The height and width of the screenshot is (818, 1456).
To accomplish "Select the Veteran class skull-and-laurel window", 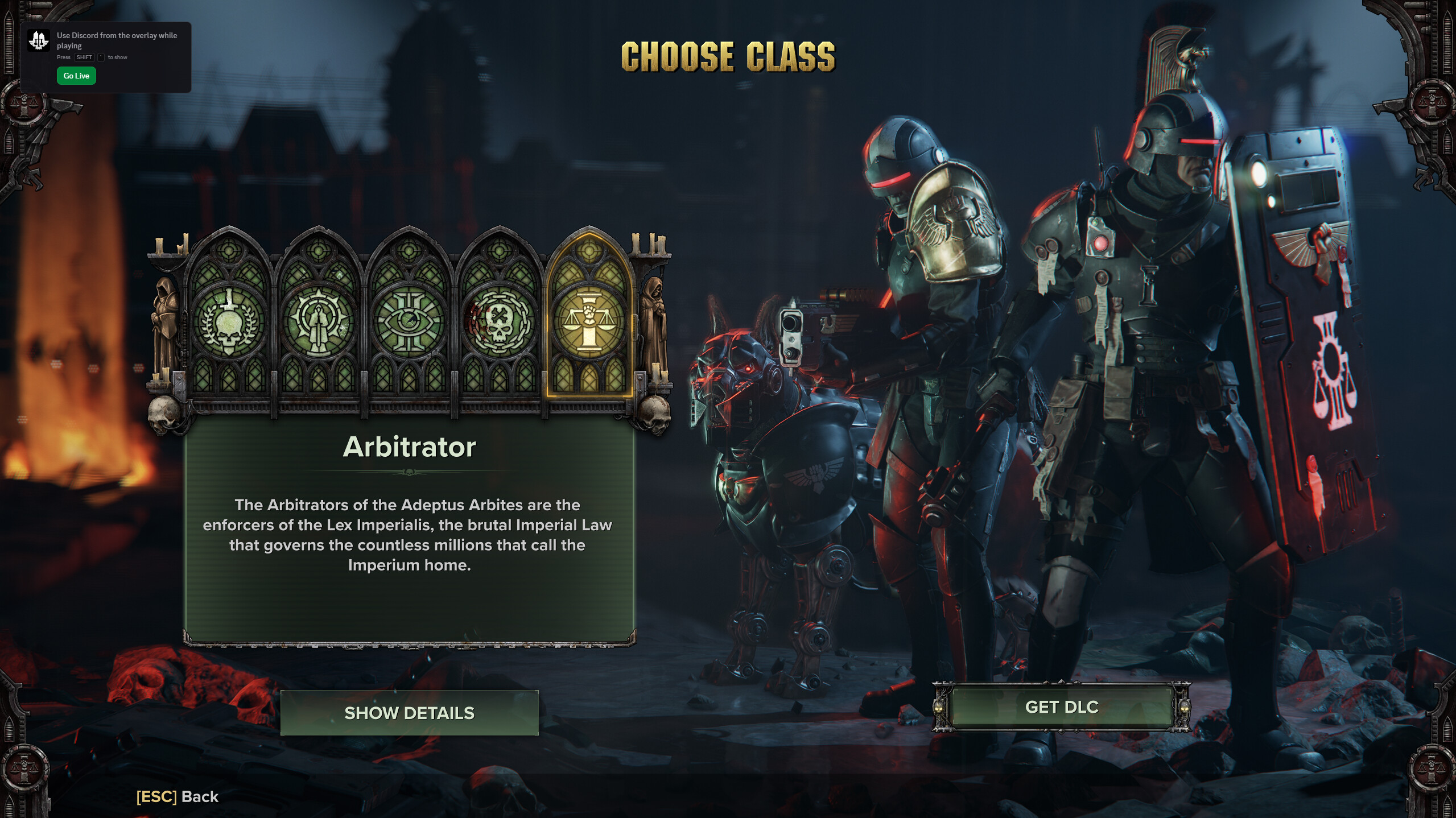I will pos(229,321).
